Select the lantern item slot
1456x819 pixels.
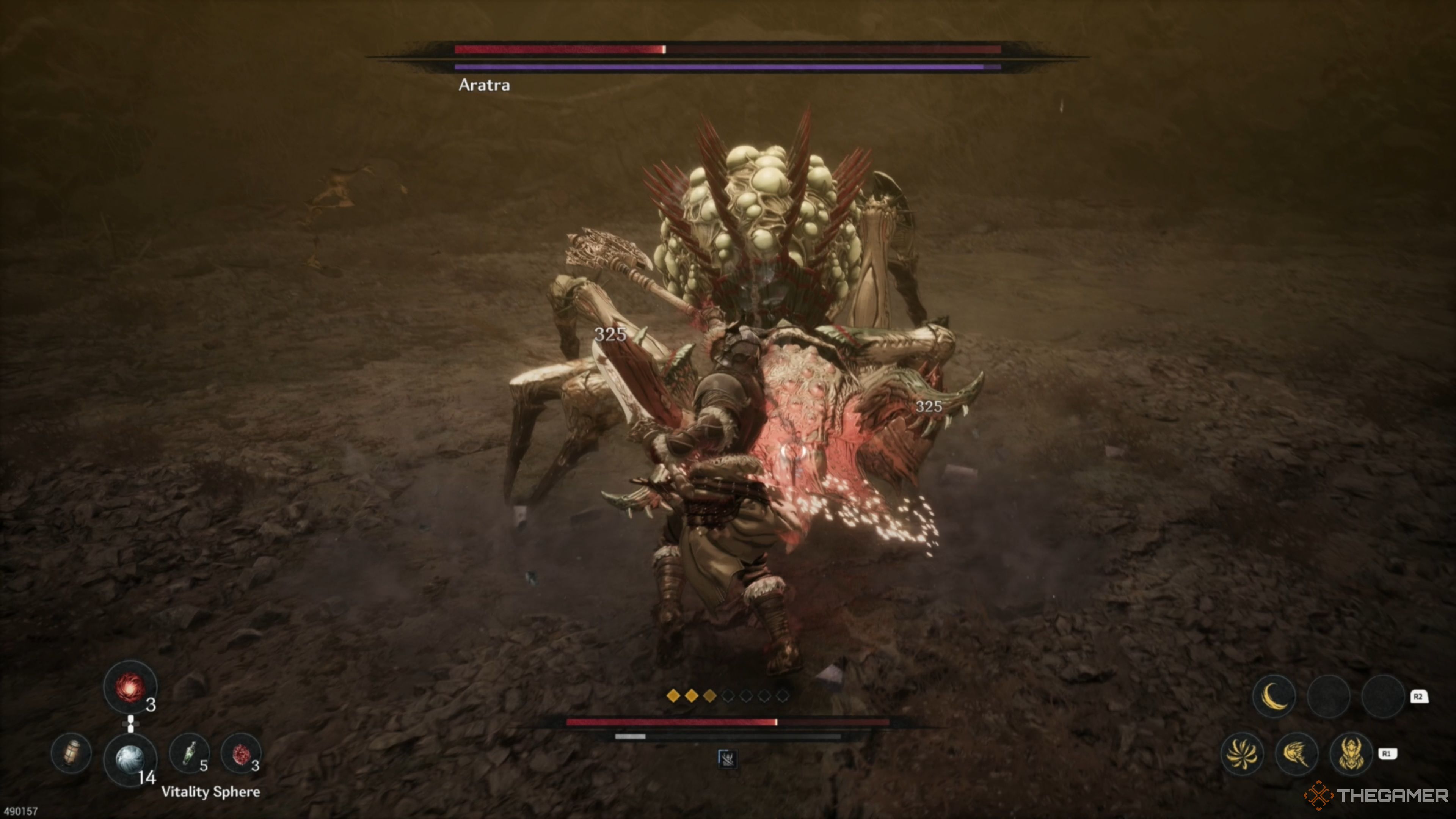71,753
